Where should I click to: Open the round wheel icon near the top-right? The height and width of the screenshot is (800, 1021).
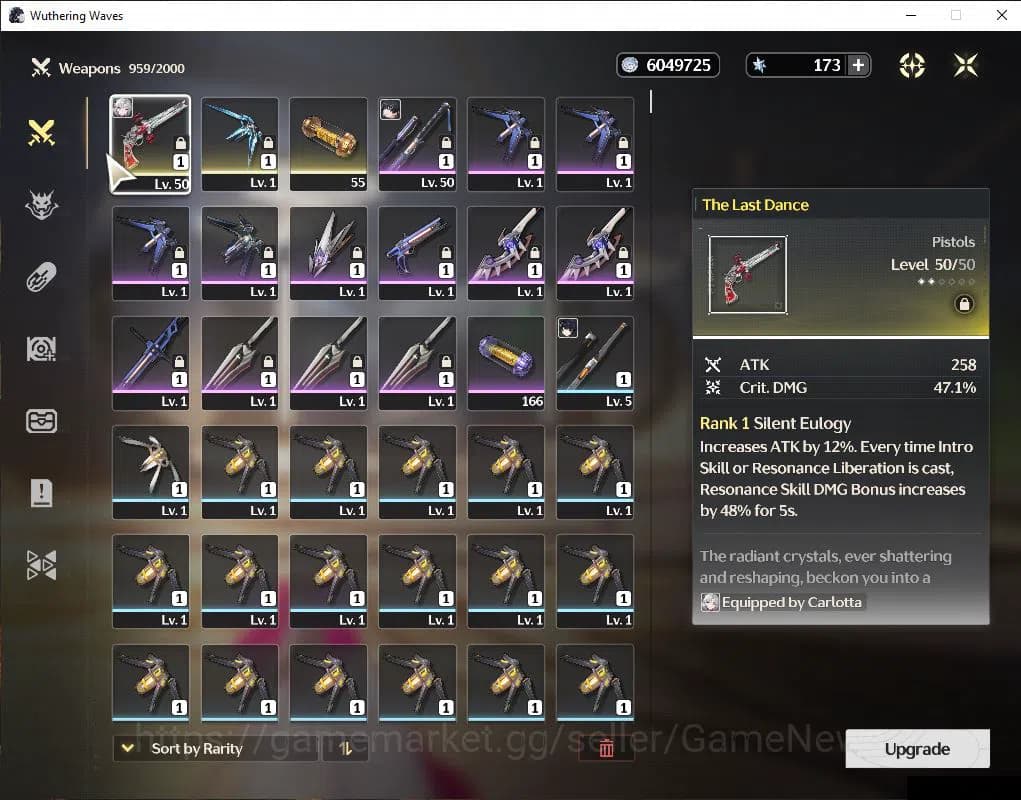pyautogui.click(x=912, y=65)
